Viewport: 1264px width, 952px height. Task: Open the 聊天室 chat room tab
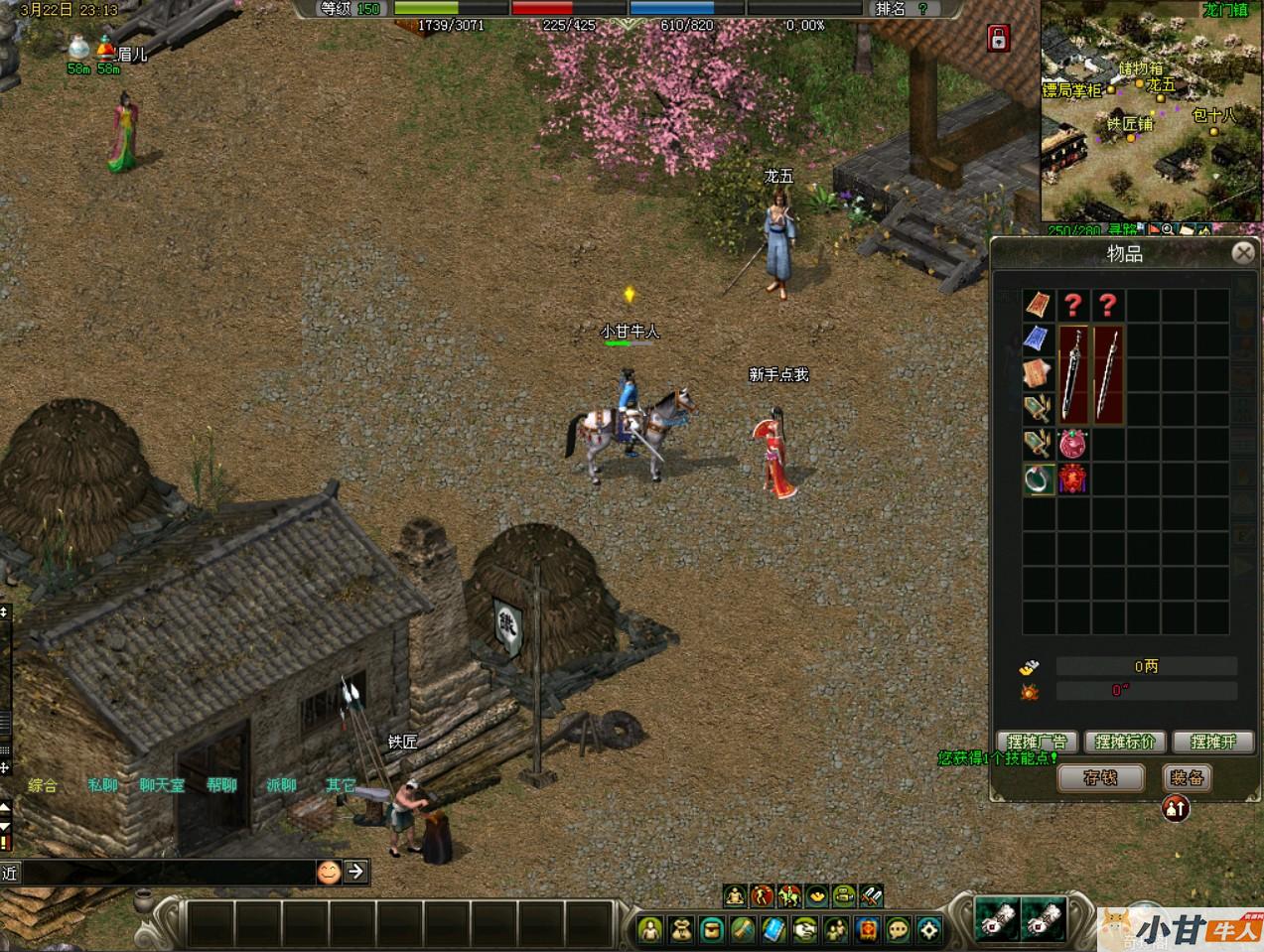point(162,785)
